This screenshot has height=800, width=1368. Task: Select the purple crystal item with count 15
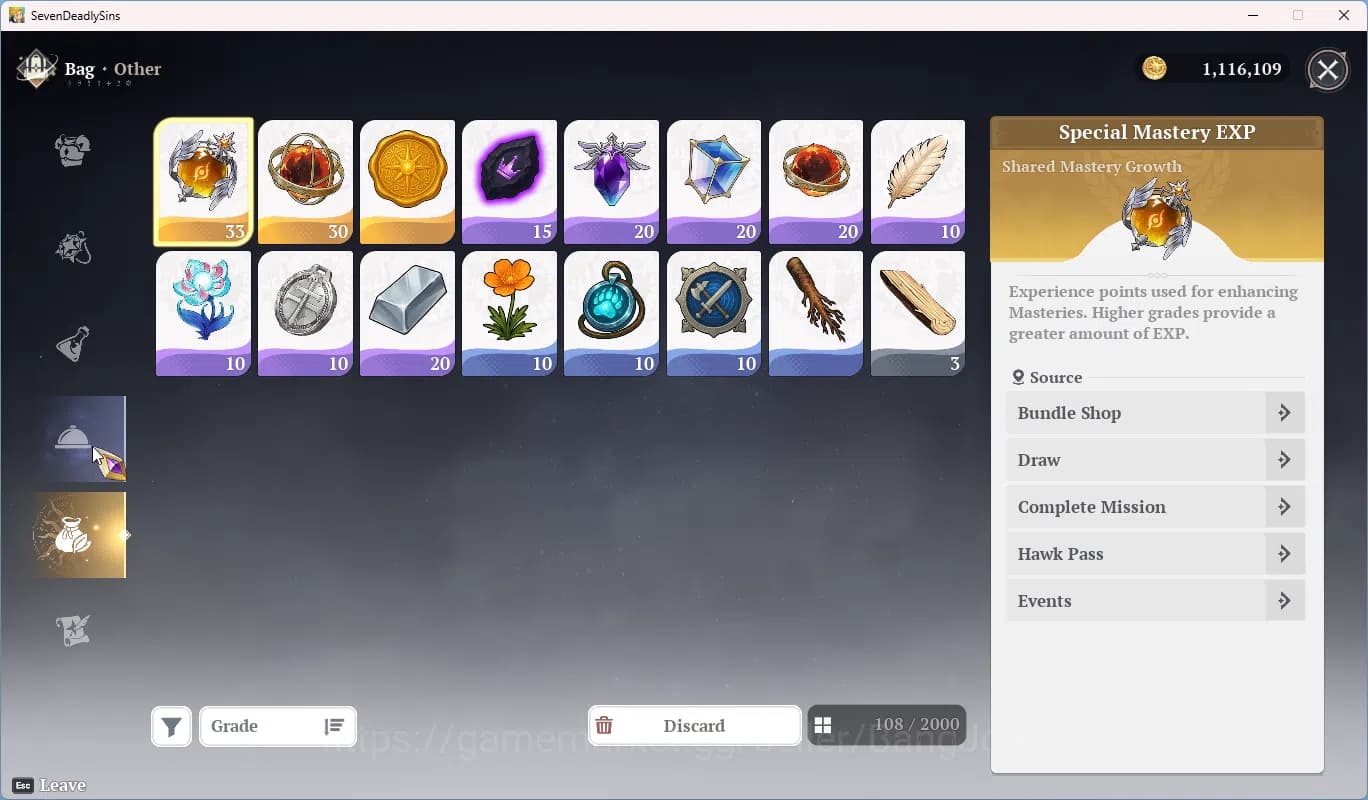tap(509, 181)
